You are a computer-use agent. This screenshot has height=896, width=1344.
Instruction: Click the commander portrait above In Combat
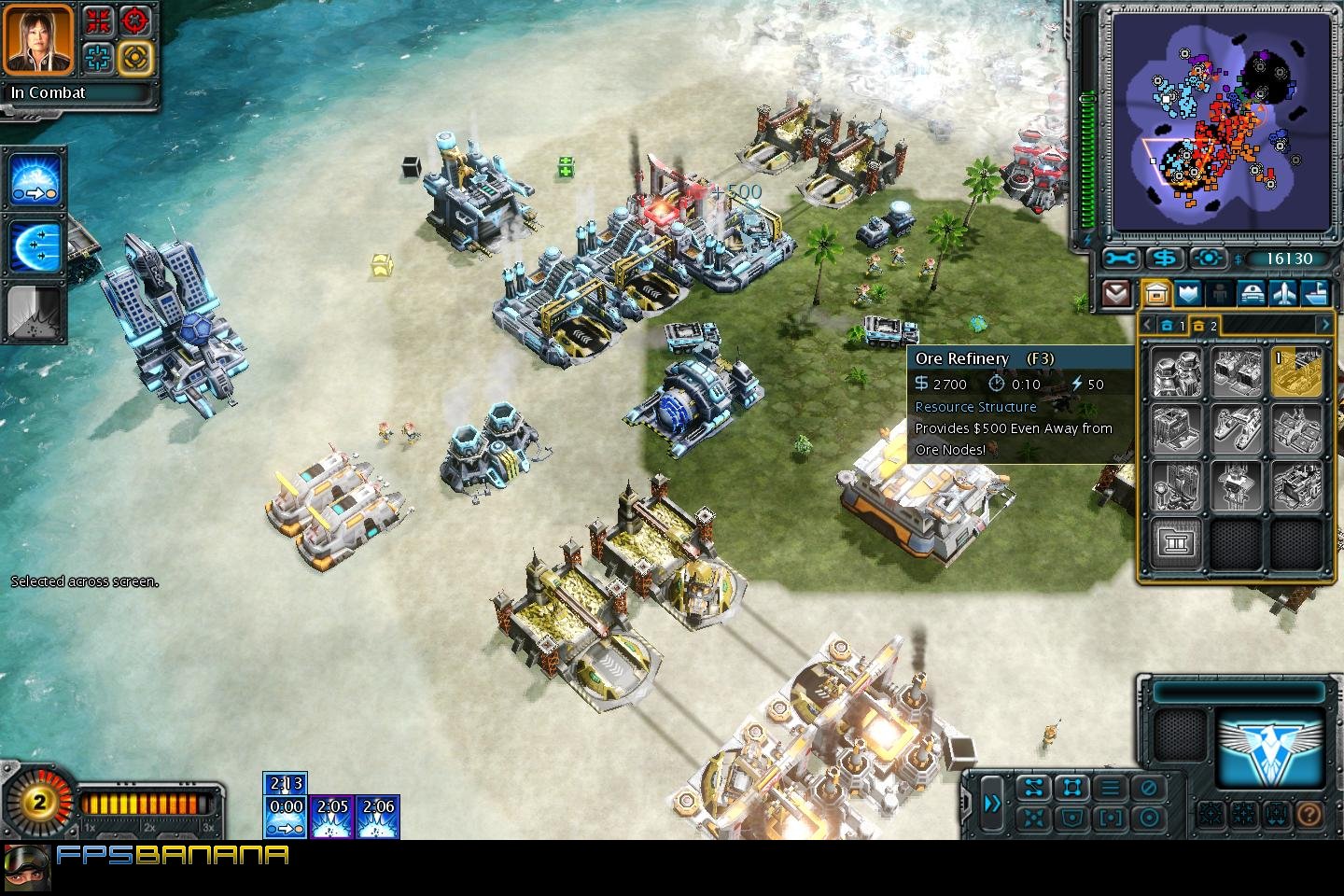pos(37,39)
